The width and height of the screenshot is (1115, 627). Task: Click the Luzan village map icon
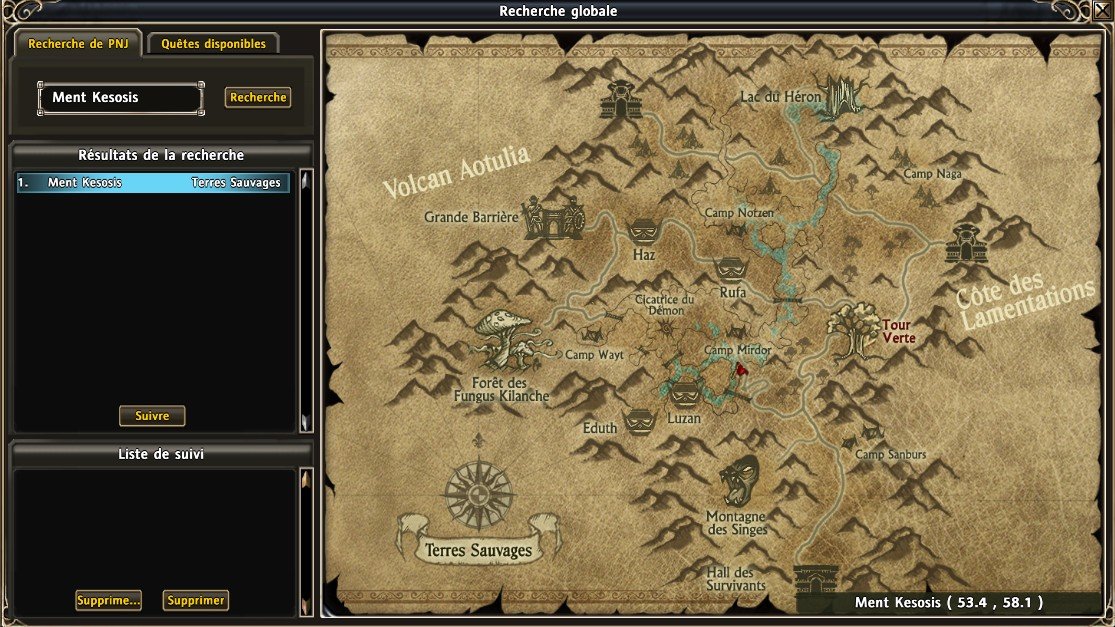[x=684, y=392]
